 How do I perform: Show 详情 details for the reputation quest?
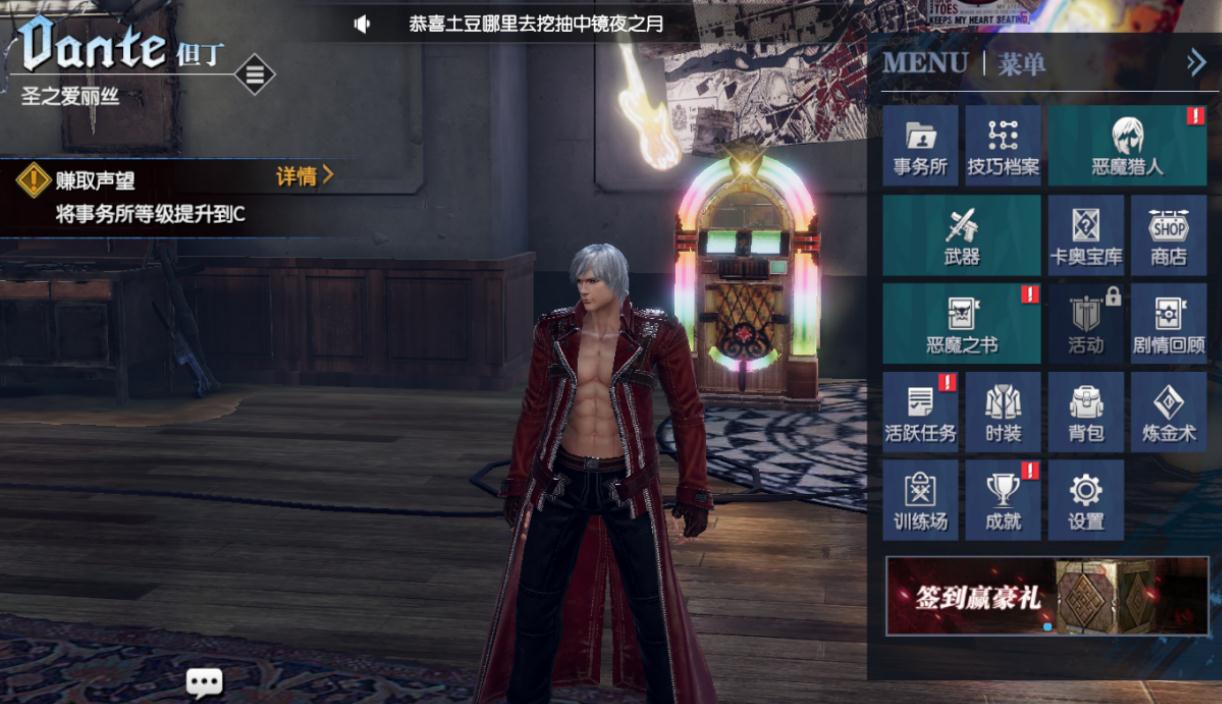304,177
